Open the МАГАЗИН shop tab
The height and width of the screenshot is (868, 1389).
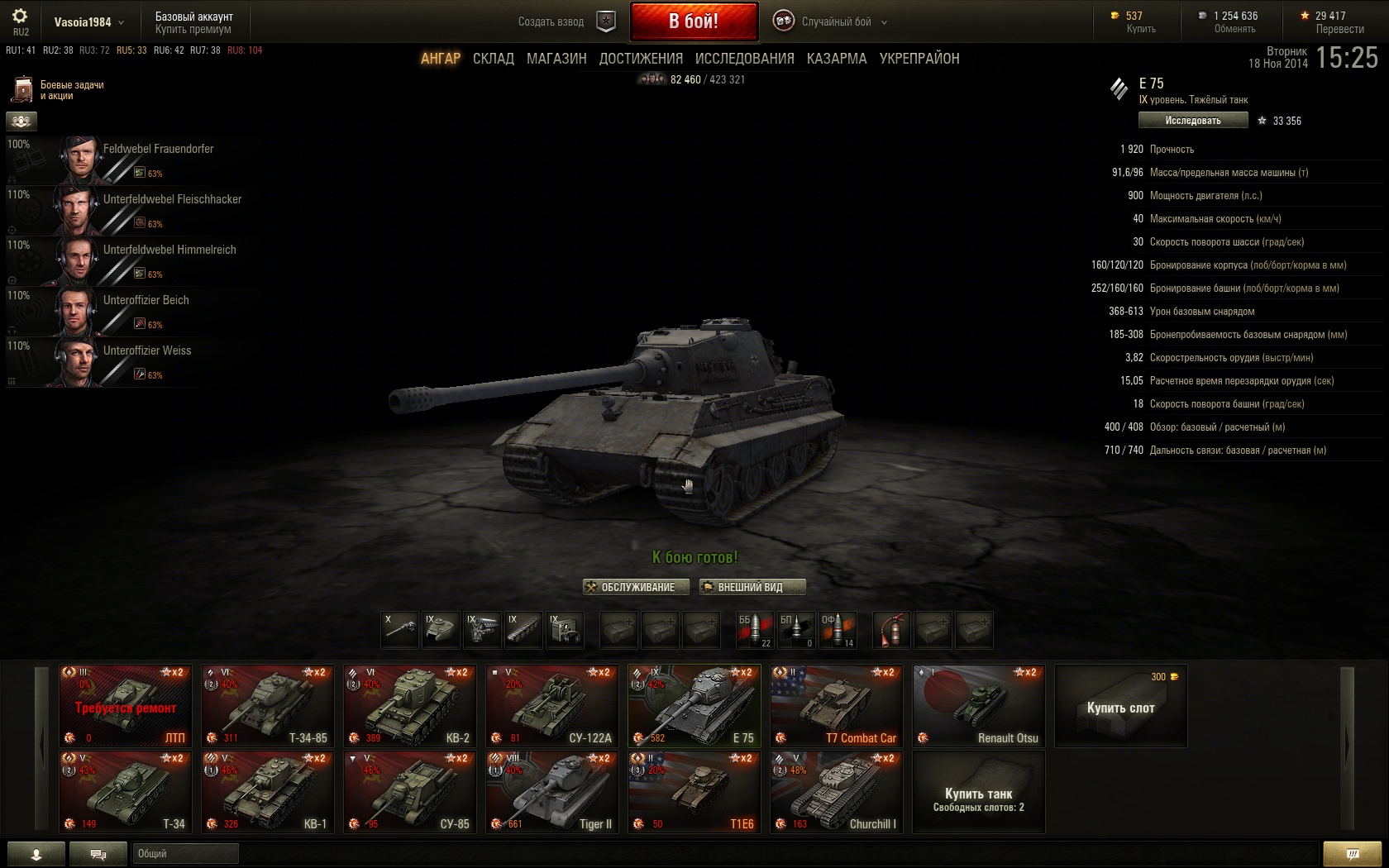tap(556, 59)
